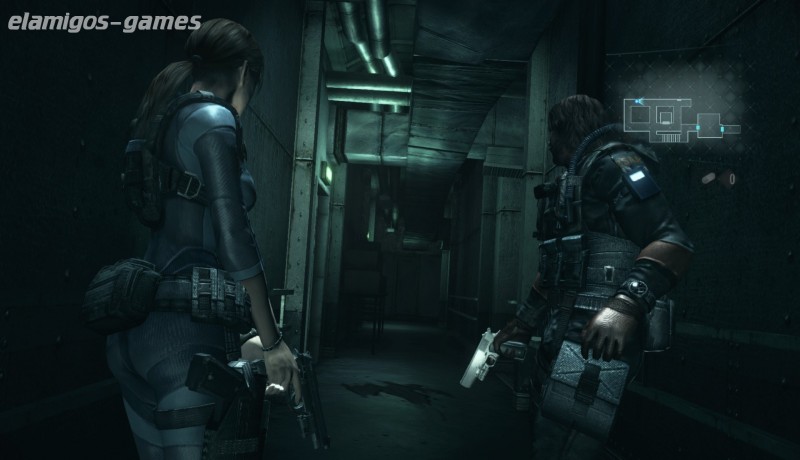Open the ship minimap
Image resolution: width=800 pixels, height=460 pixels.
681,117
